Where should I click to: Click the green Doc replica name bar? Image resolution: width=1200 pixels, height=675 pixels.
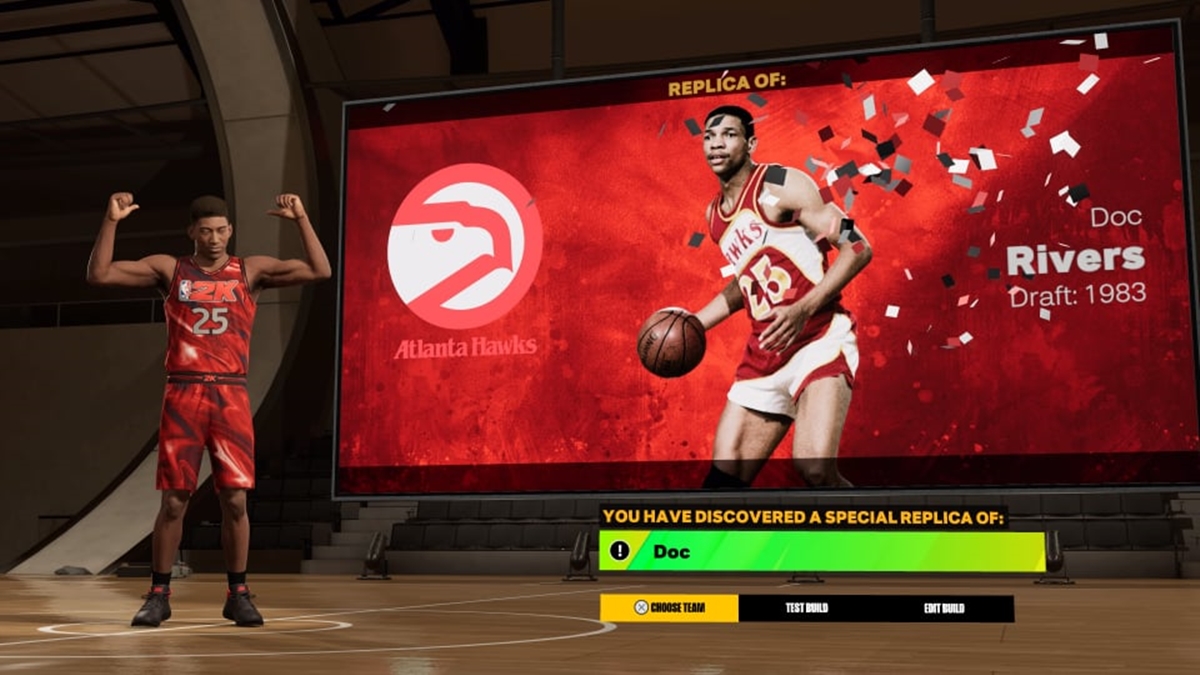click(821, 551)
